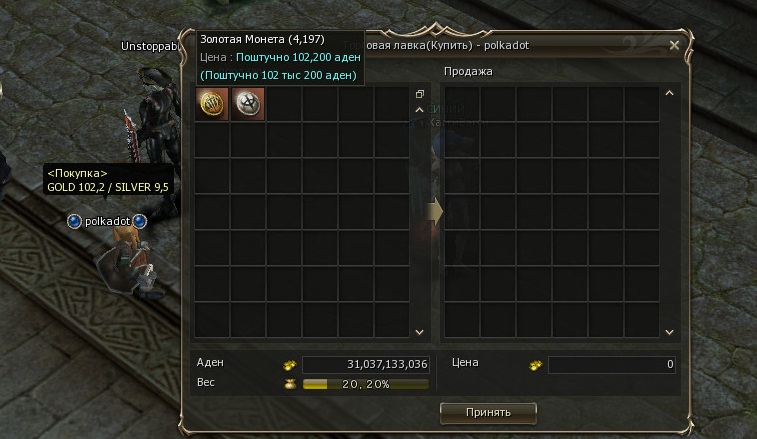Image resolution: width=757 pixels, height=439 pixels.
Task: Click the window toggle icon above the buy list
Action: click(420, 94)
